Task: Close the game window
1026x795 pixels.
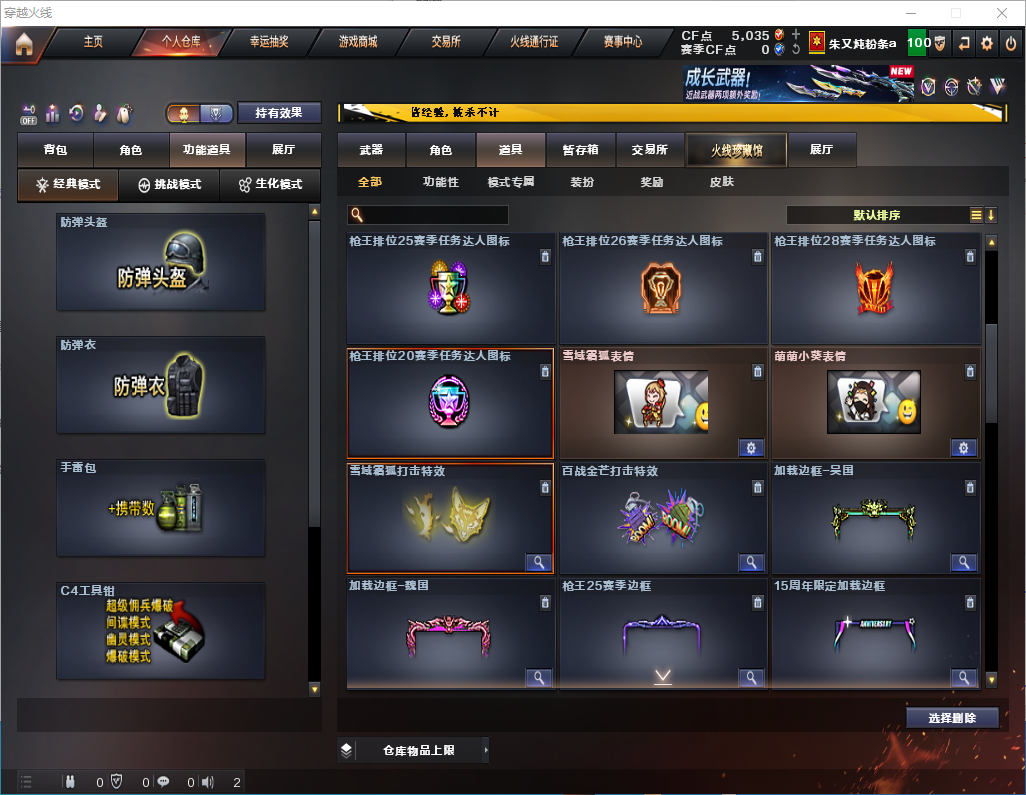Action: point(1001,13)
